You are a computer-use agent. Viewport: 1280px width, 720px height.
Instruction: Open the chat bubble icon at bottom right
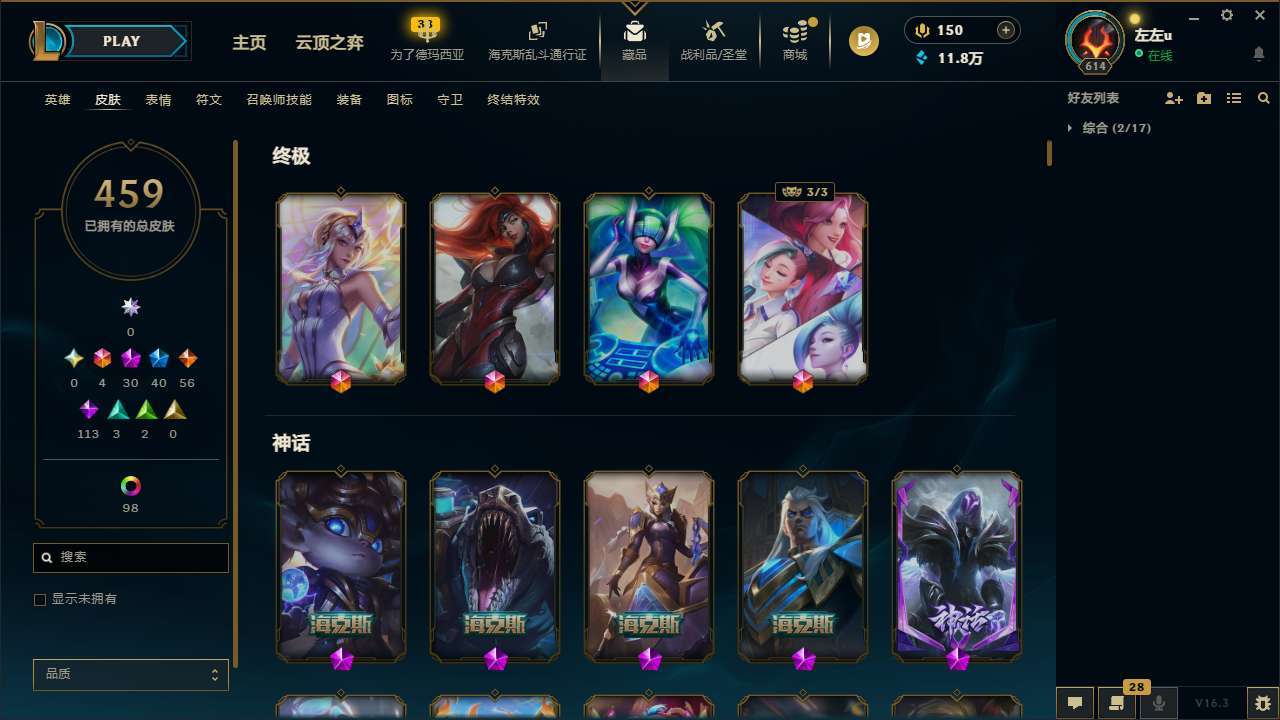click(1074, 702)
